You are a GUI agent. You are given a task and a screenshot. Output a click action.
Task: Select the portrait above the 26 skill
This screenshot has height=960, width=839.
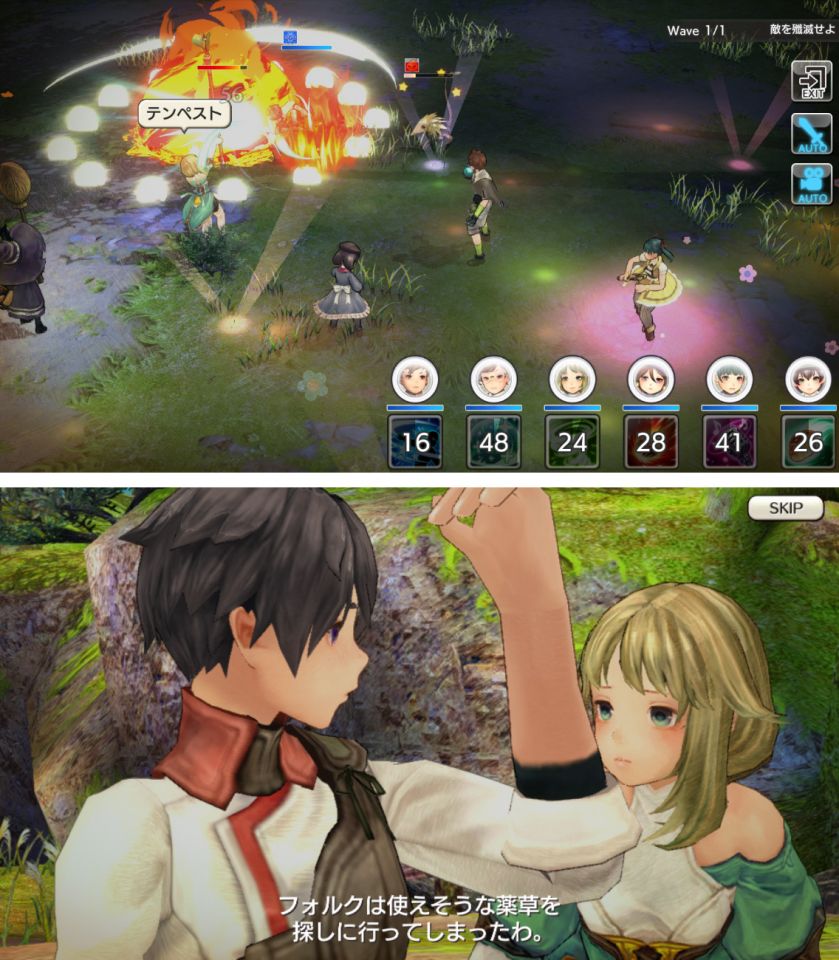(807, 379)
